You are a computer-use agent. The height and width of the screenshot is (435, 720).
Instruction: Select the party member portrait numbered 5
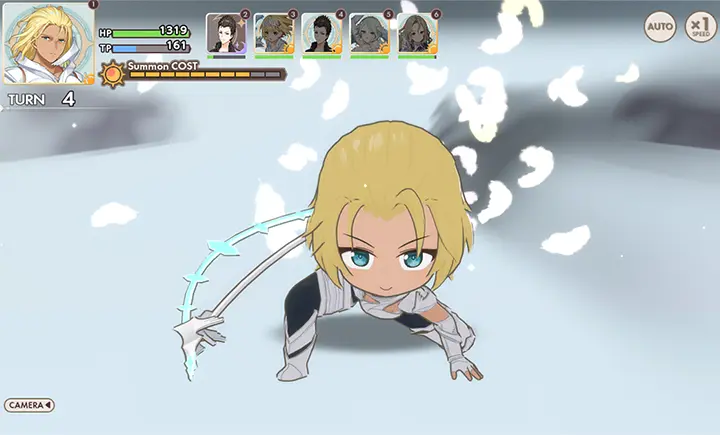click(369, 33)
